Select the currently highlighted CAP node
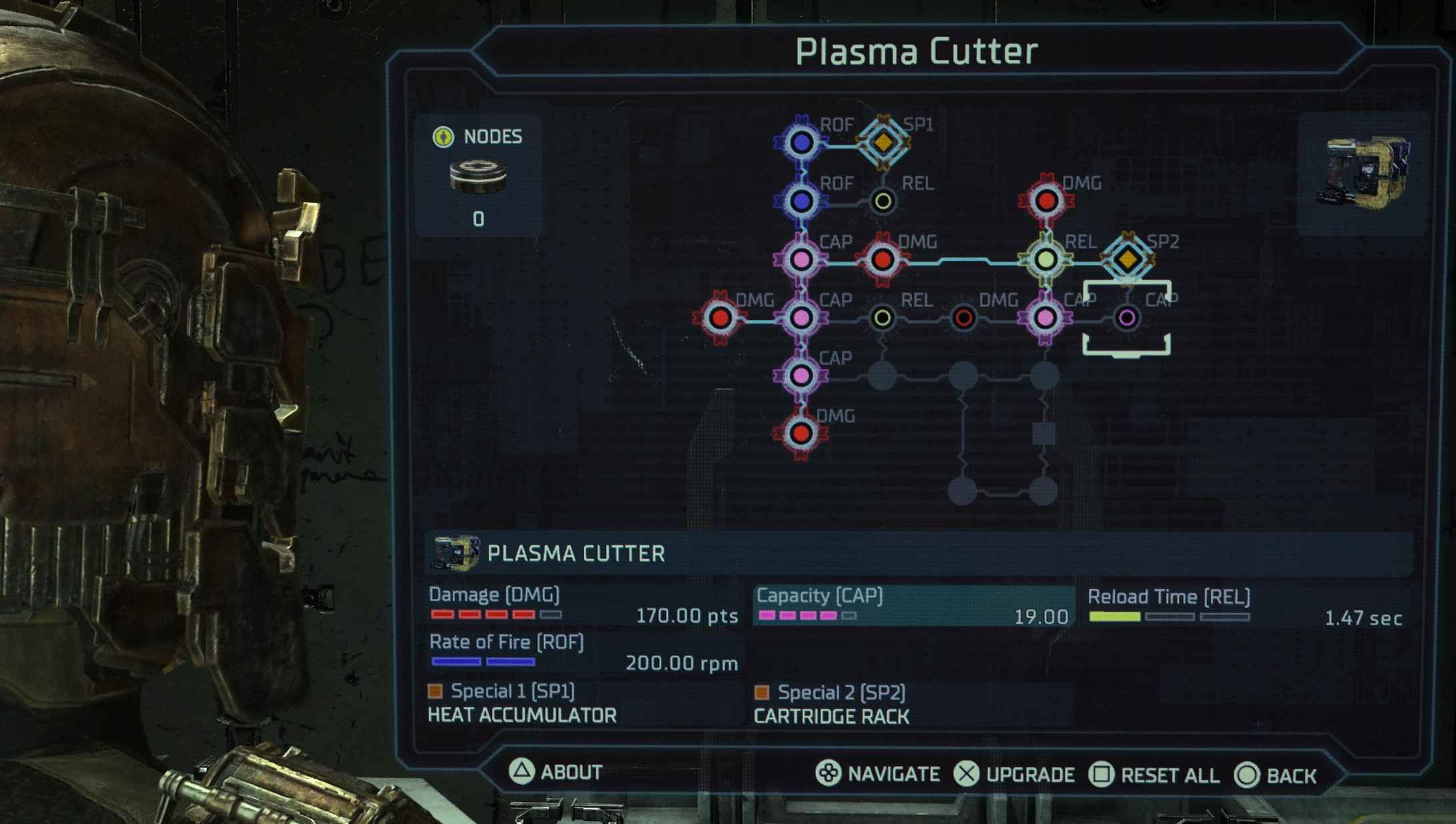 coord(1128,319)
